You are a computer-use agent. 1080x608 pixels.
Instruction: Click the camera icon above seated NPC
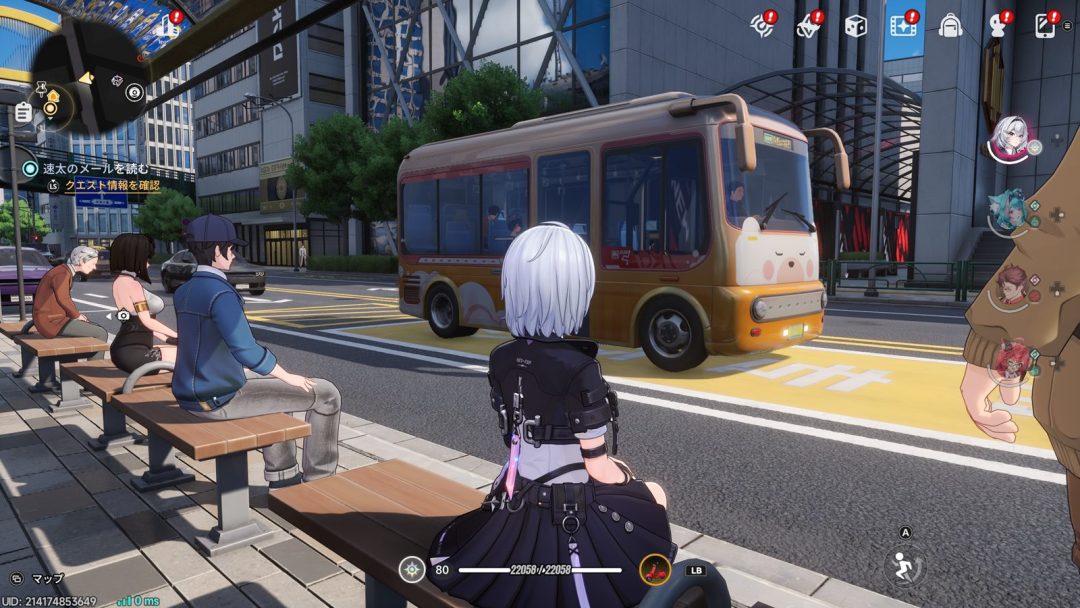click(123, 315)
